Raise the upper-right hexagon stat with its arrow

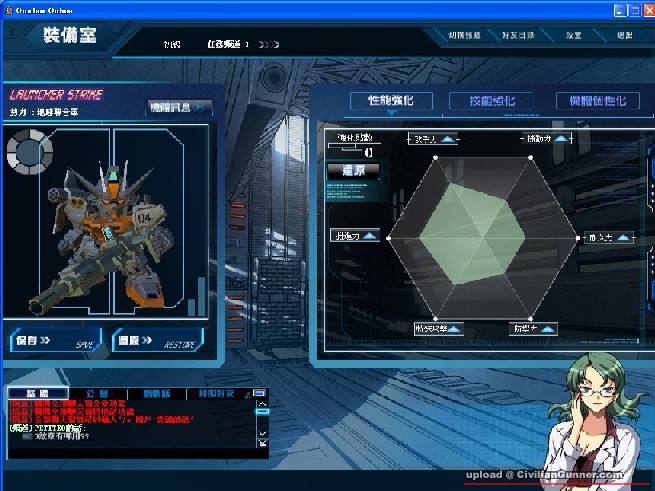pyautogui.click(x=559, y=139)
